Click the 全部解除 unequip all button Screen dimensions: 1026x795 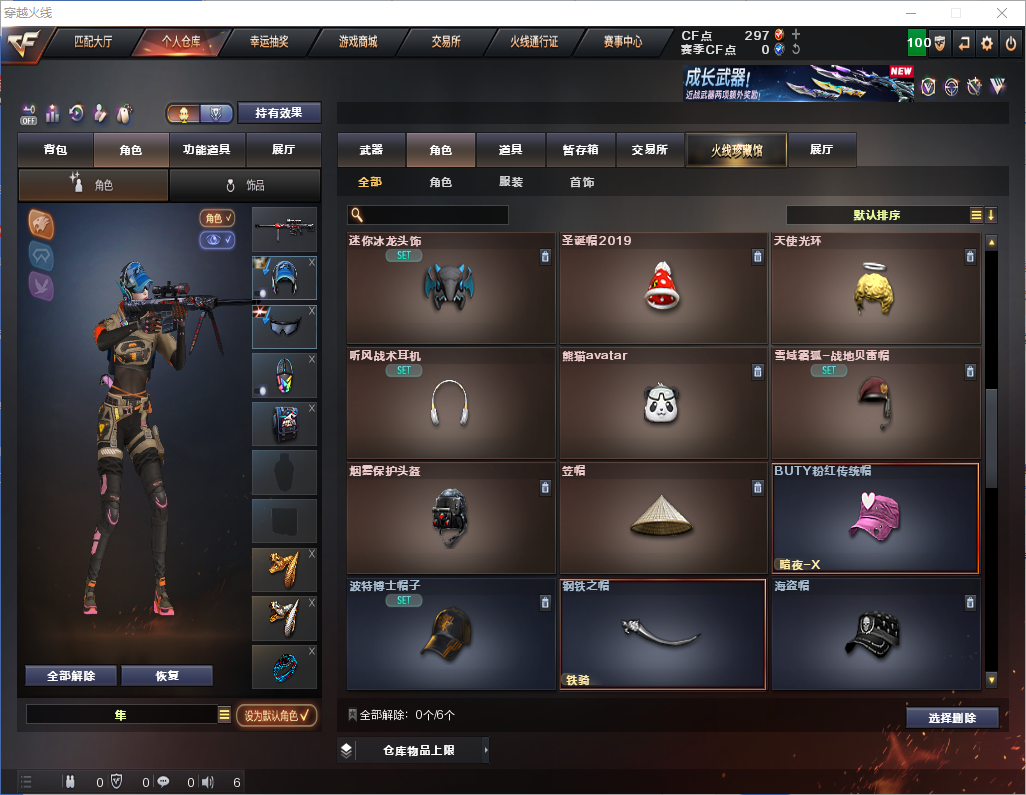click(x=71, y=675)
